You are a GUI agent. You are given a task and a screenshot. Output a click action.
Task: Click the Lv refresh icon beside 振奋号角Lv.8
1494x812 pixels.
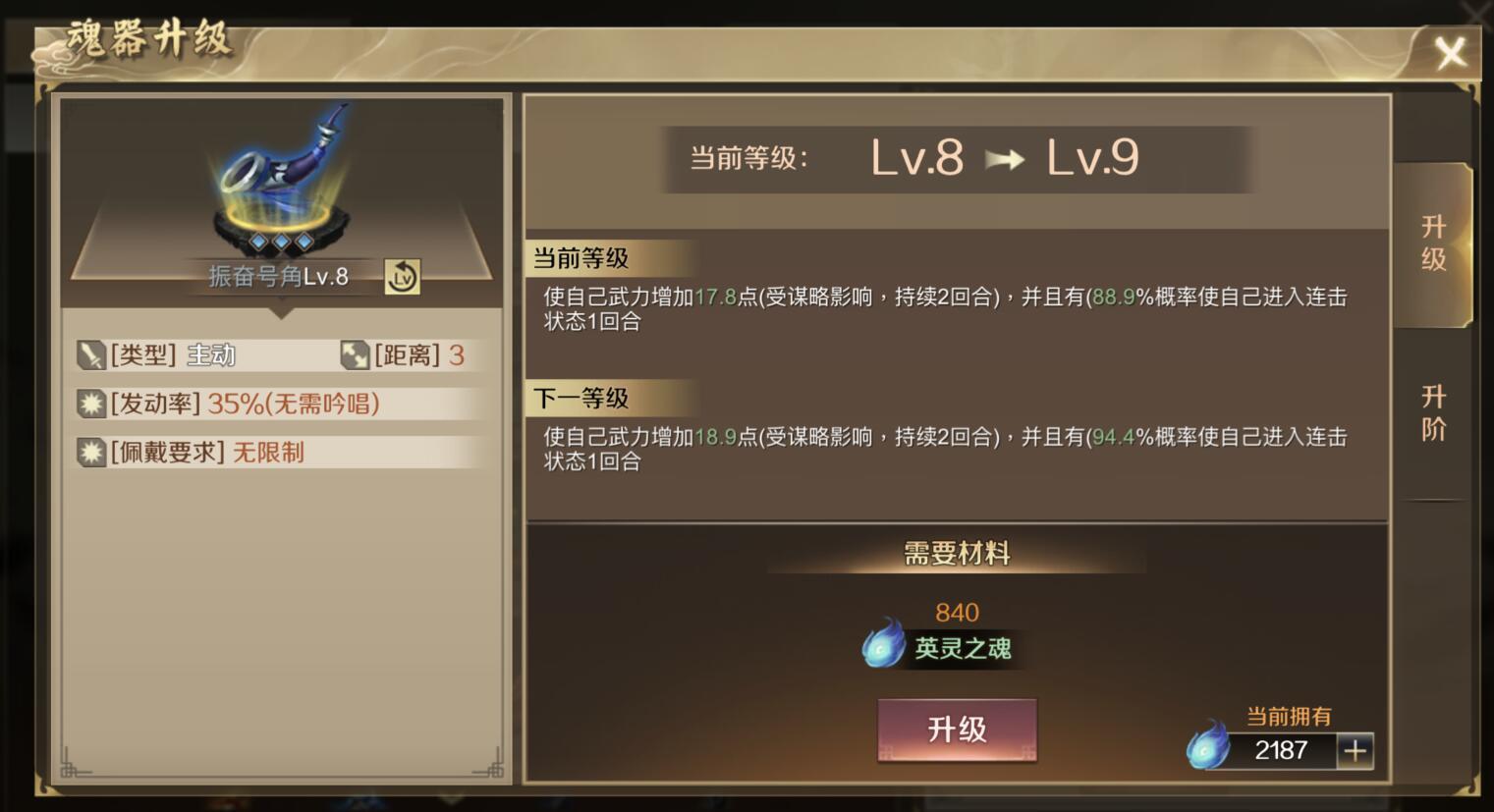pos(403,277)
